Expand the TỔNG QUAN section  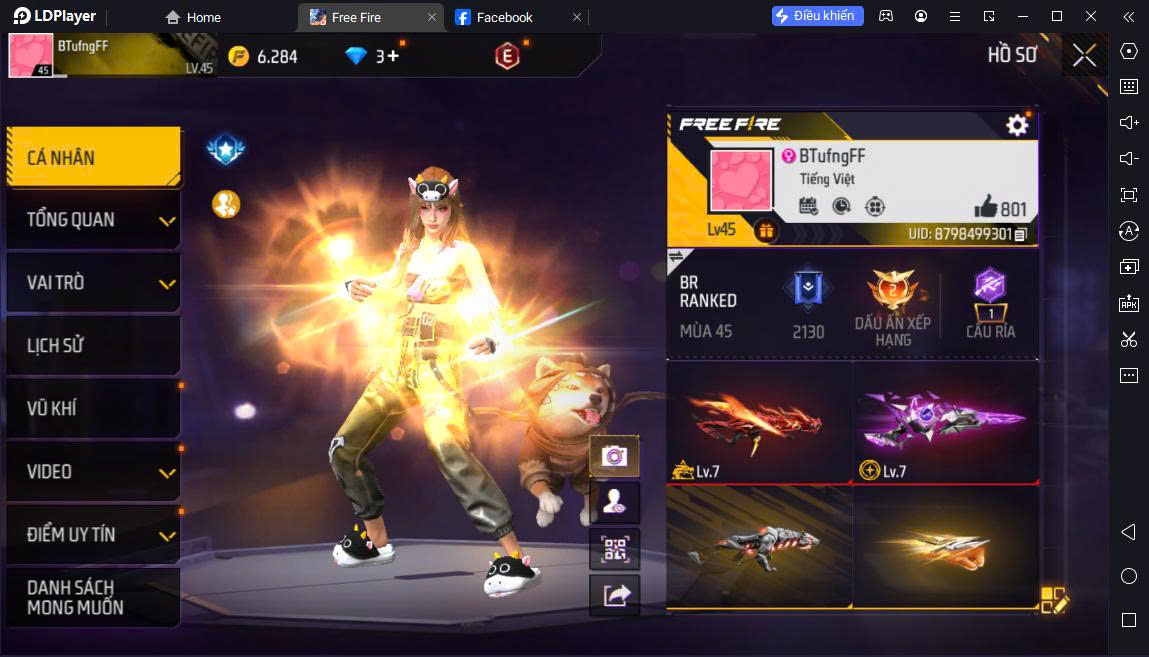(92, 220)
